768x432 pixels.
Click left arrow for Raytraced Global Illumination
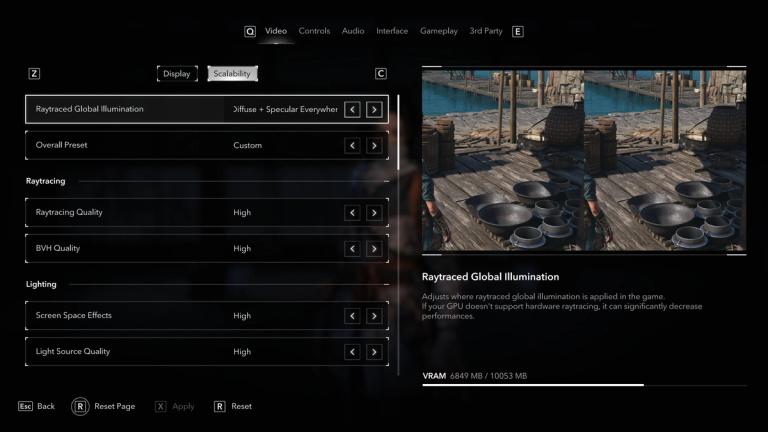pyautogui.click(x=352, y=109)
